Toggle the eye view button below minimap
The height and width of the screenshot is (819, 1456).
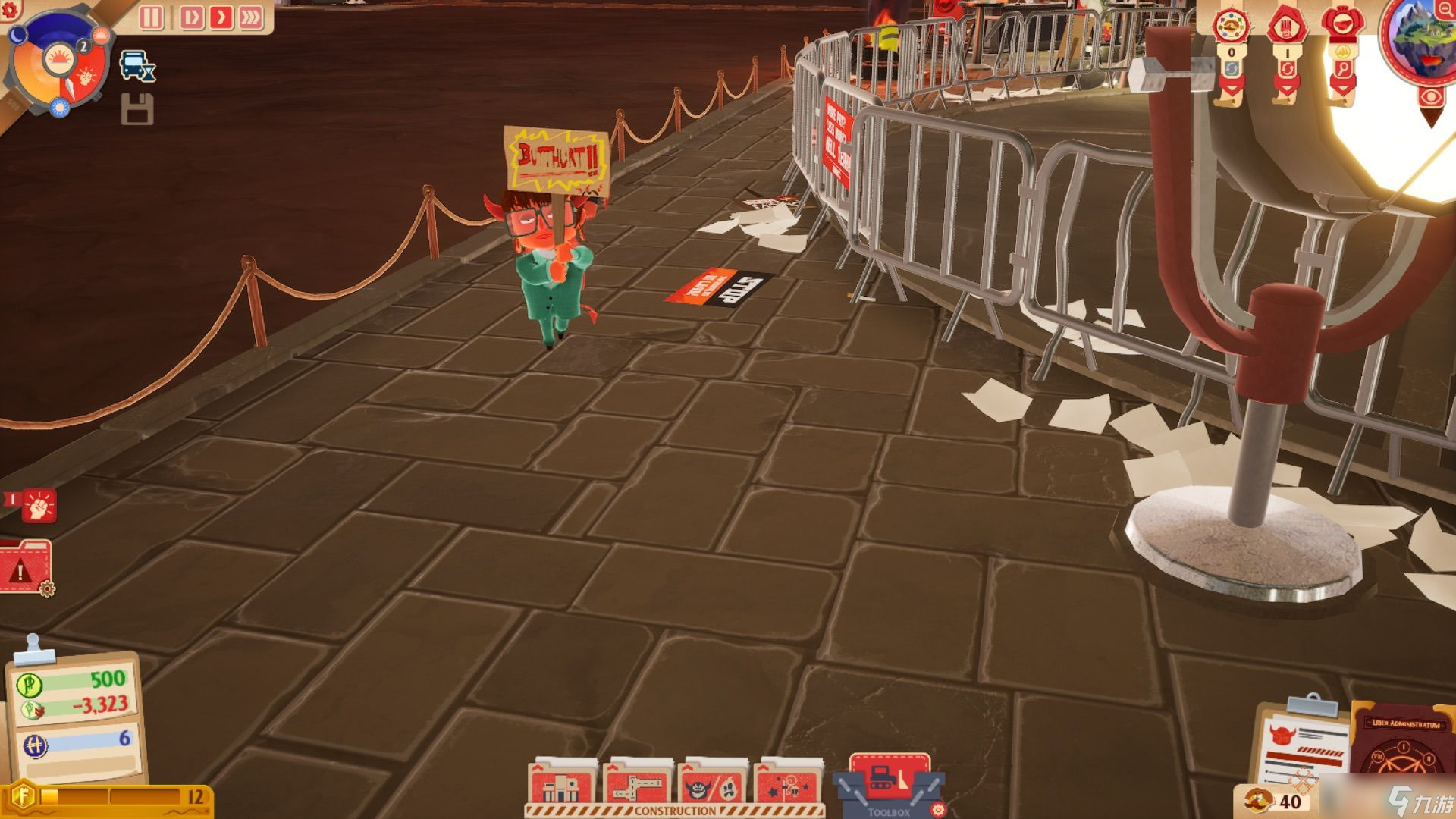[x=1431, y=97]
